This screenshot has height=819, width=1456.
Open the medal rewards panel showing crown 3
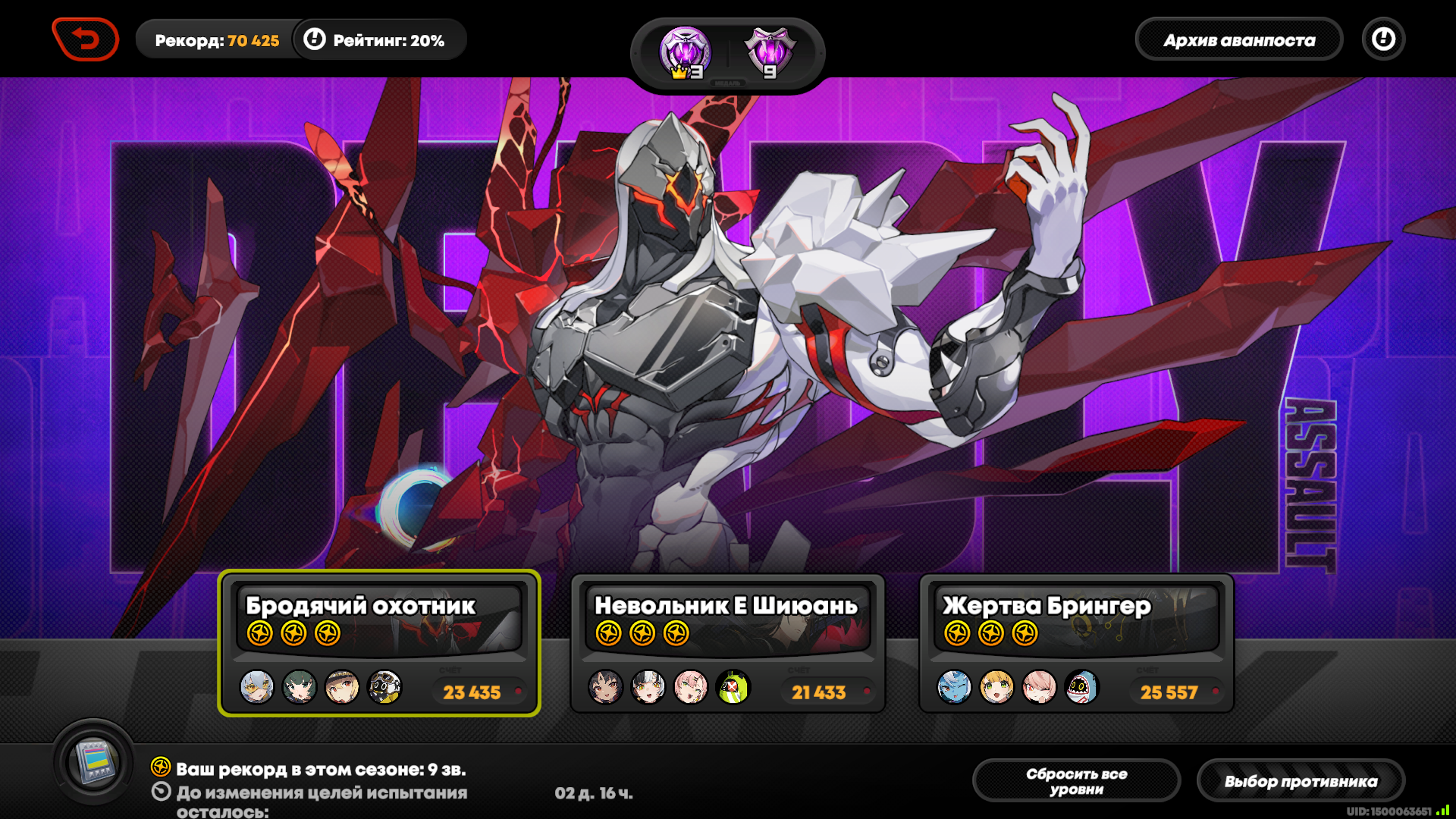click(685, 53)
